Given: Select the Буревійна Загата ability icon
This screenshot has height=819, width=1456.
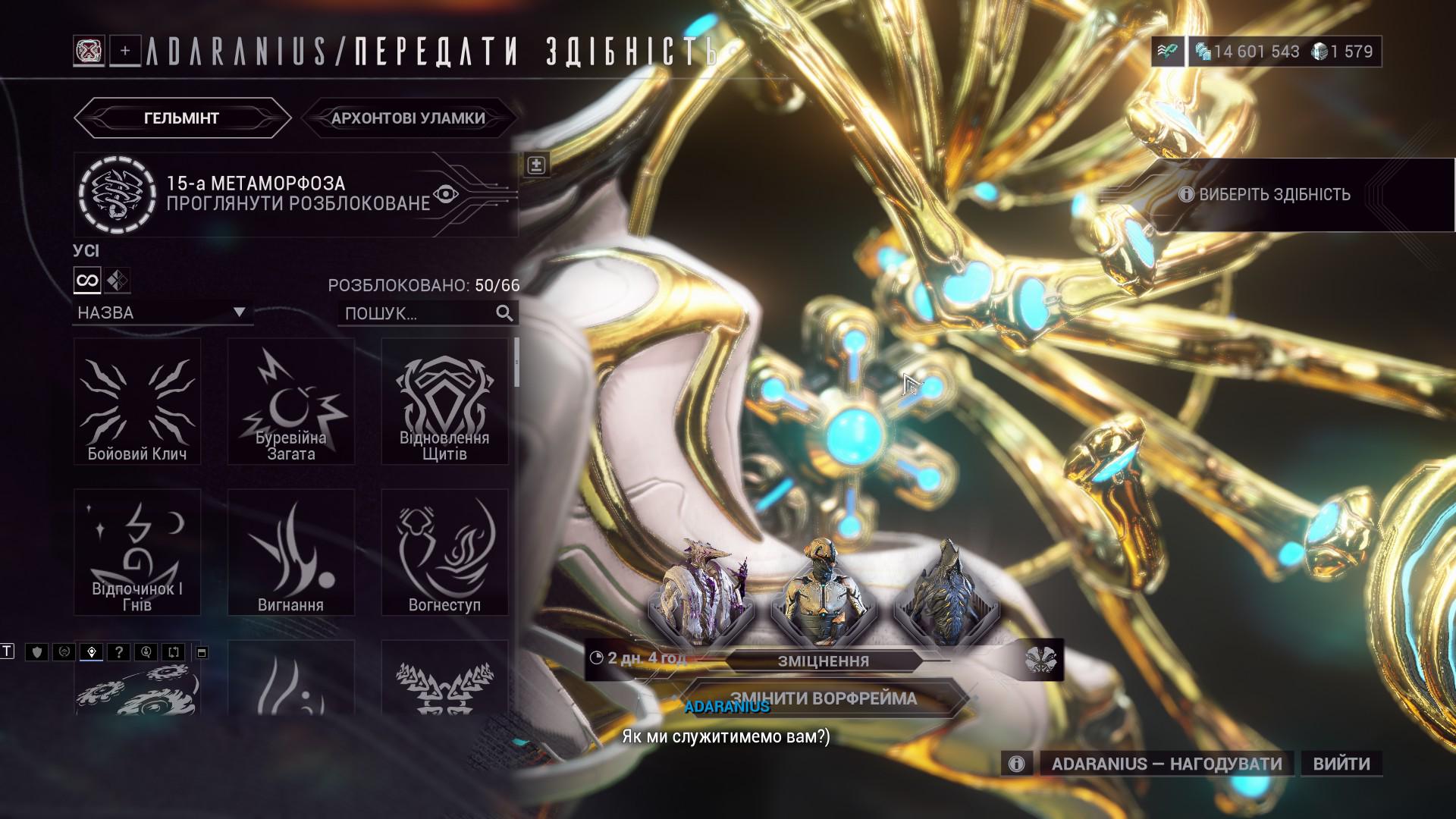Looking at the screenshot, I should tap(291, 402).
